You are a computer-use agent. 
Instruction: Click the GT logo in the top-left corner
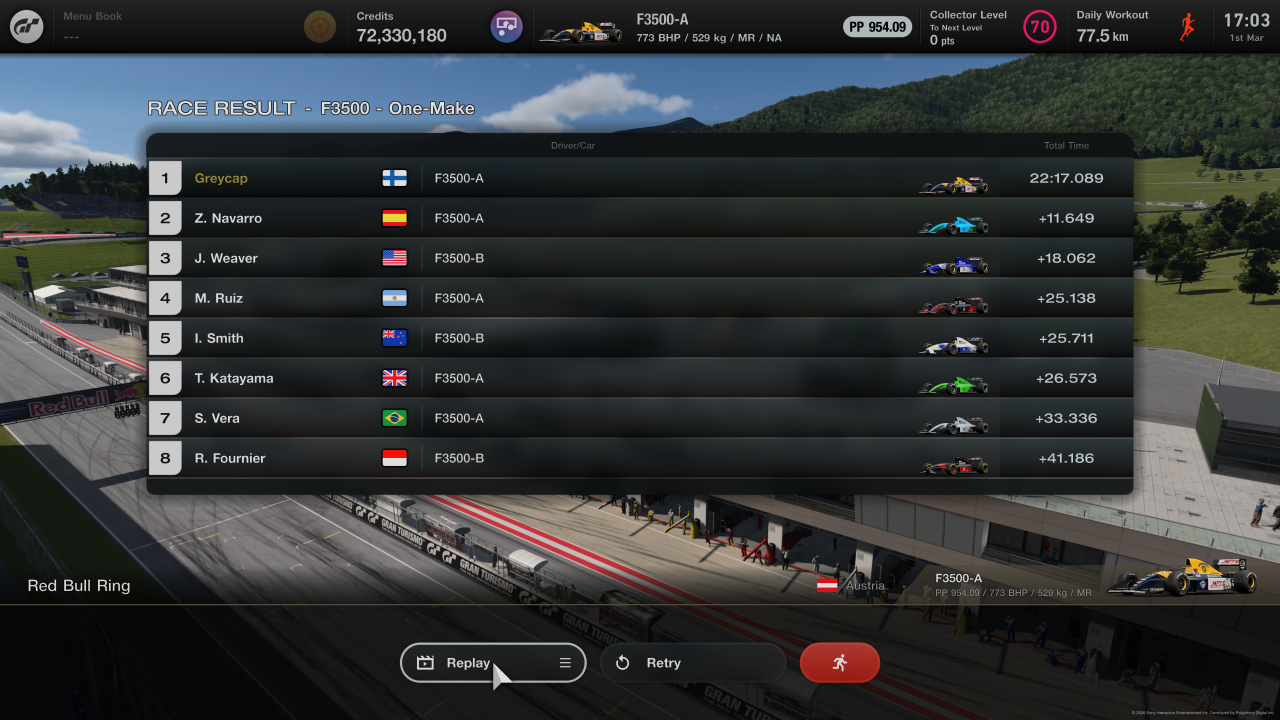pyautogui.click(x=26, y=26)
